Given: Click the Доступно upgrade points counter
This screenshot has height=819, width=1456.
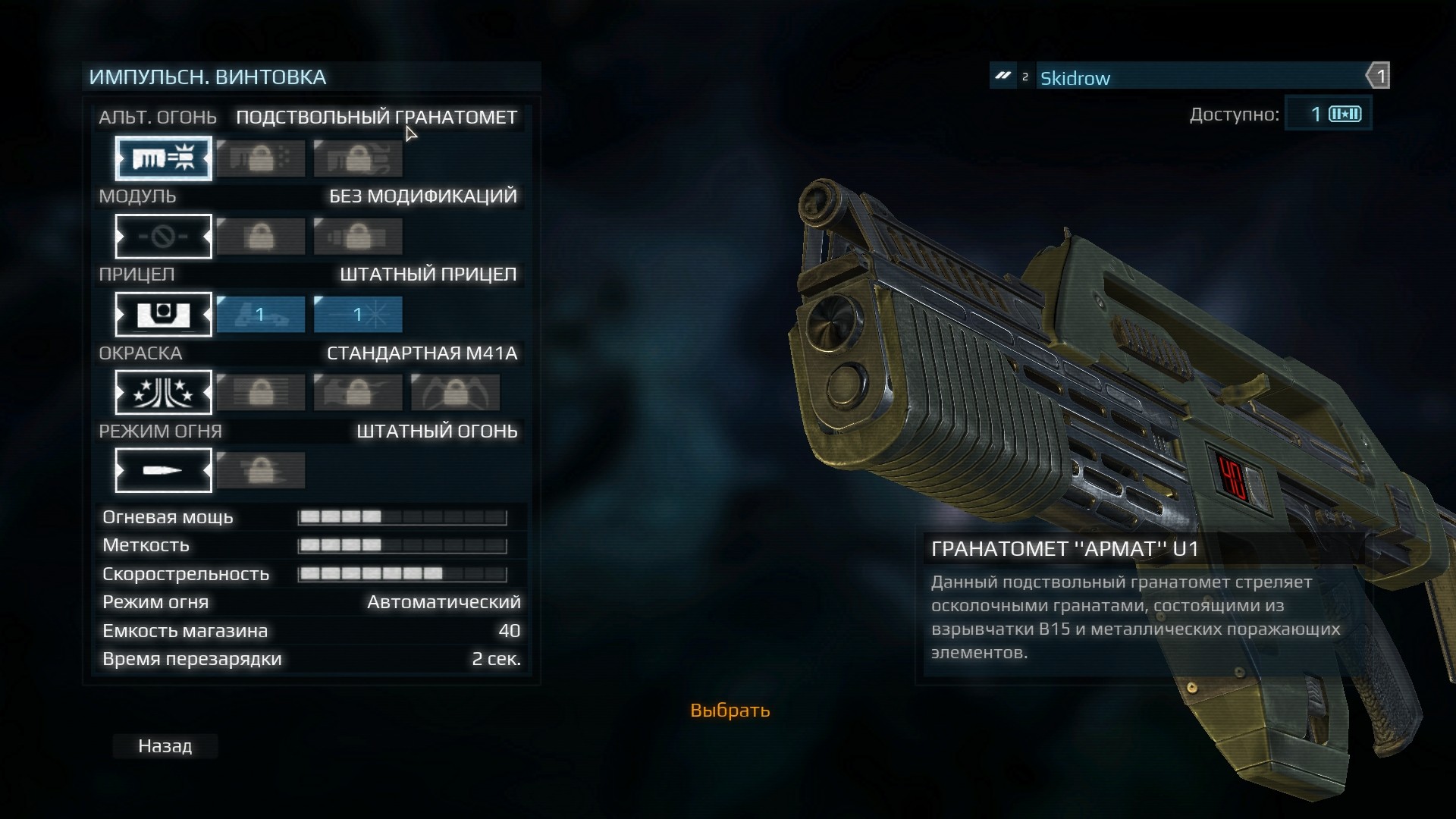Looking at the screenshot, I should 1328,115.
